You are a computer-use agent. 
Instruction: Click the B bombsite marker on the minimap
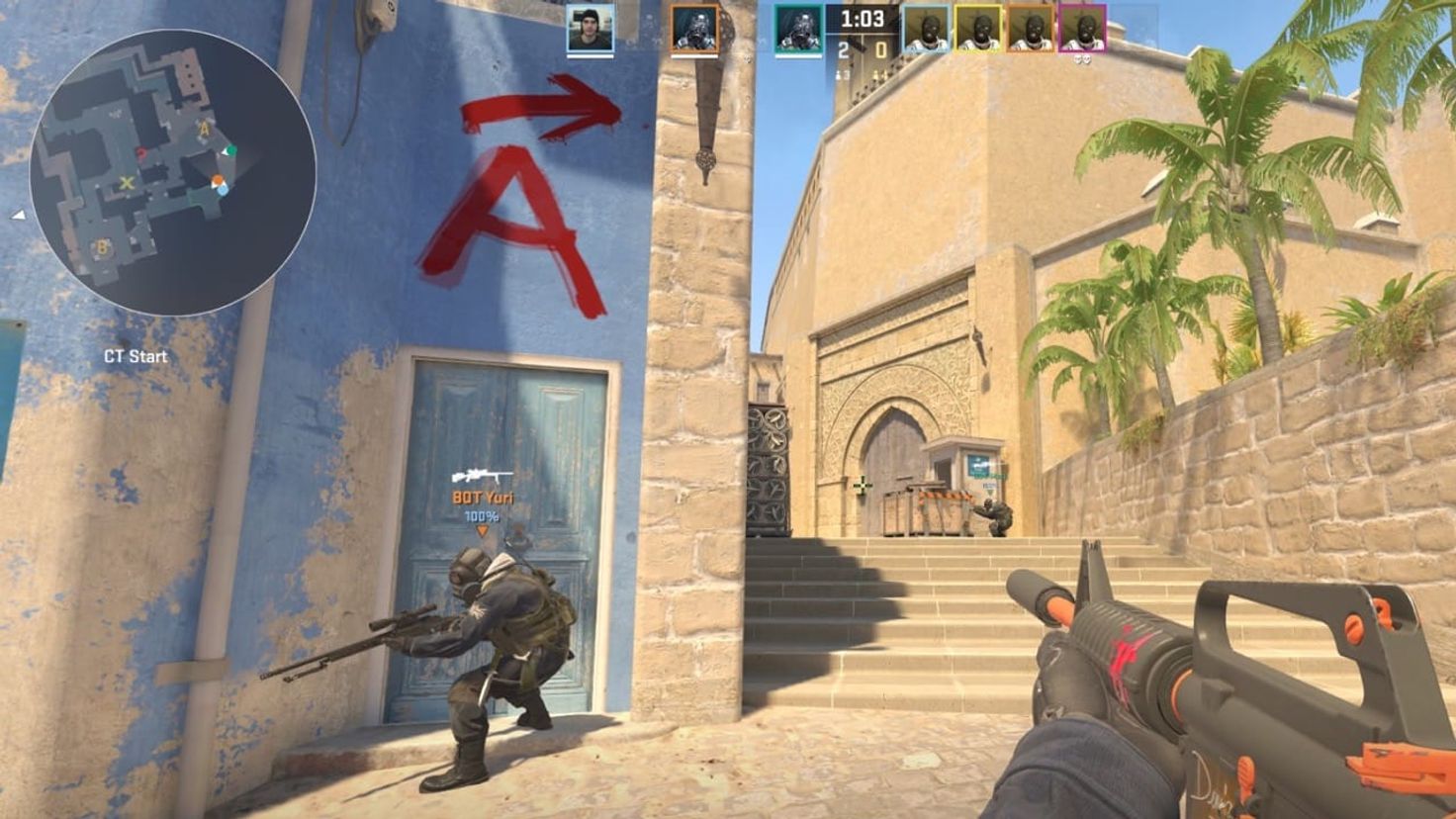tap(103, 245)
